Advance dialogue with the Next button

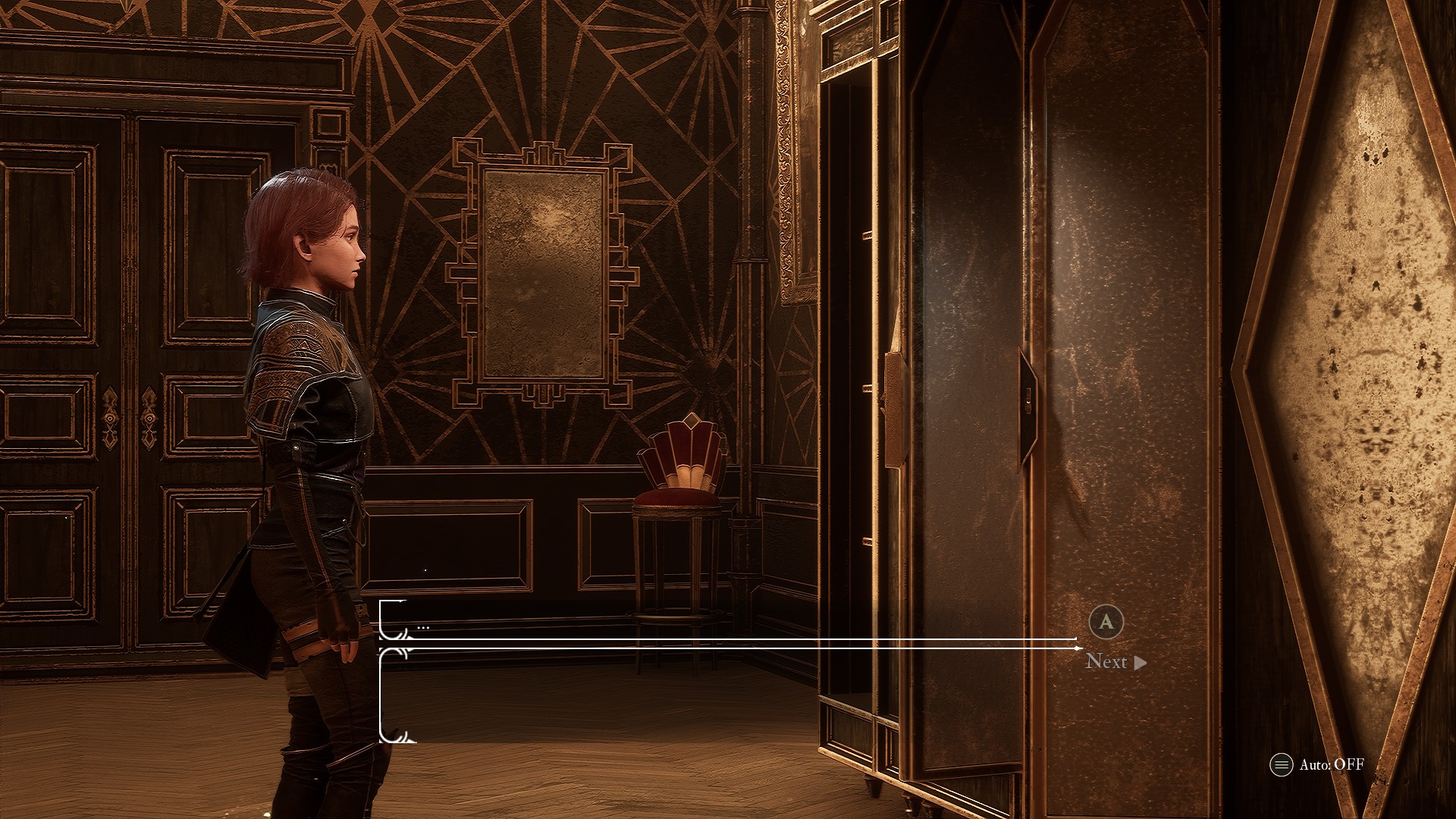[1116, 661]
